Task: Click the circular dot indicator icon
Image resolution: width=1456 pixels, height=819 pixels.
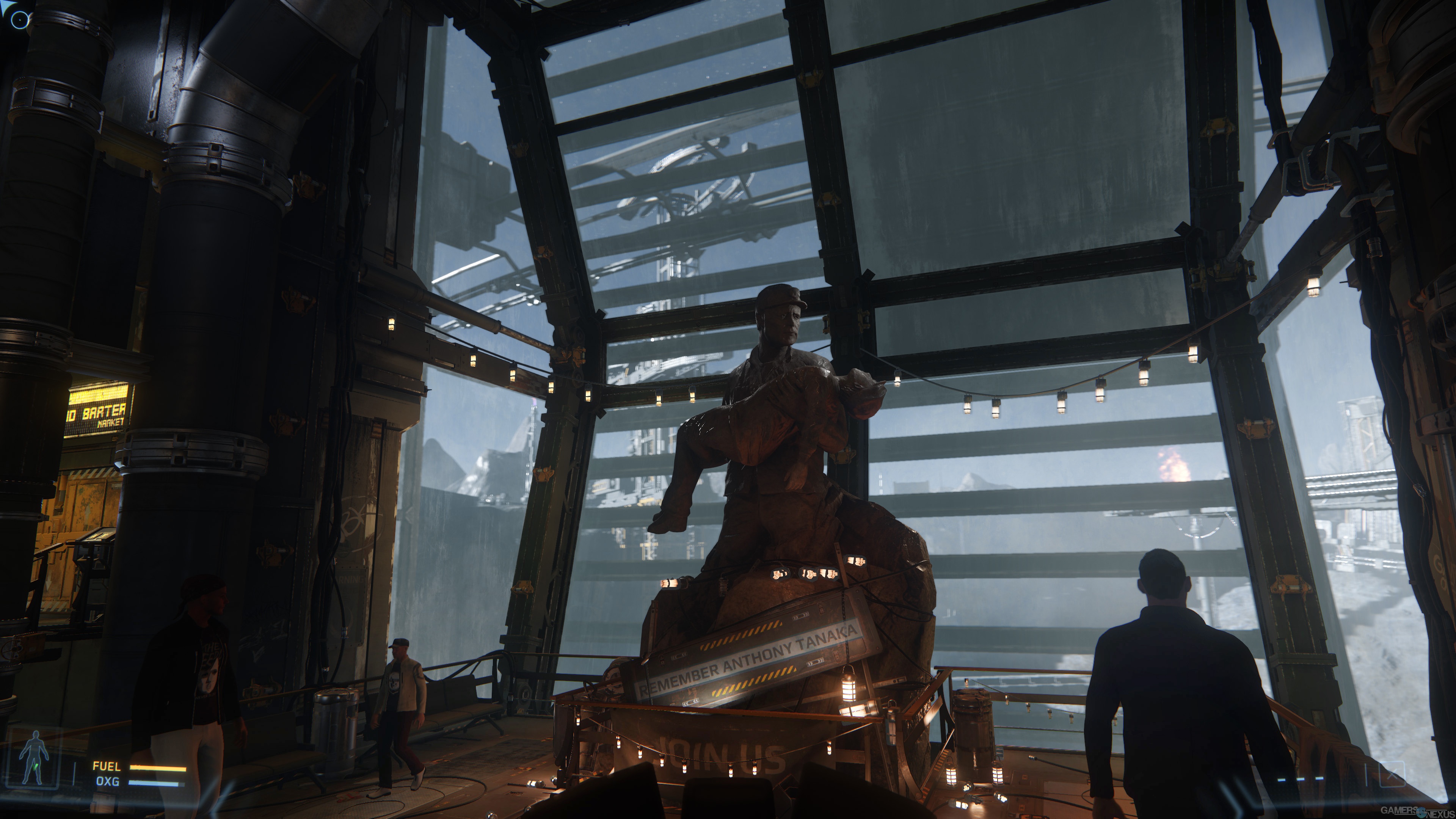Action: 20,20
